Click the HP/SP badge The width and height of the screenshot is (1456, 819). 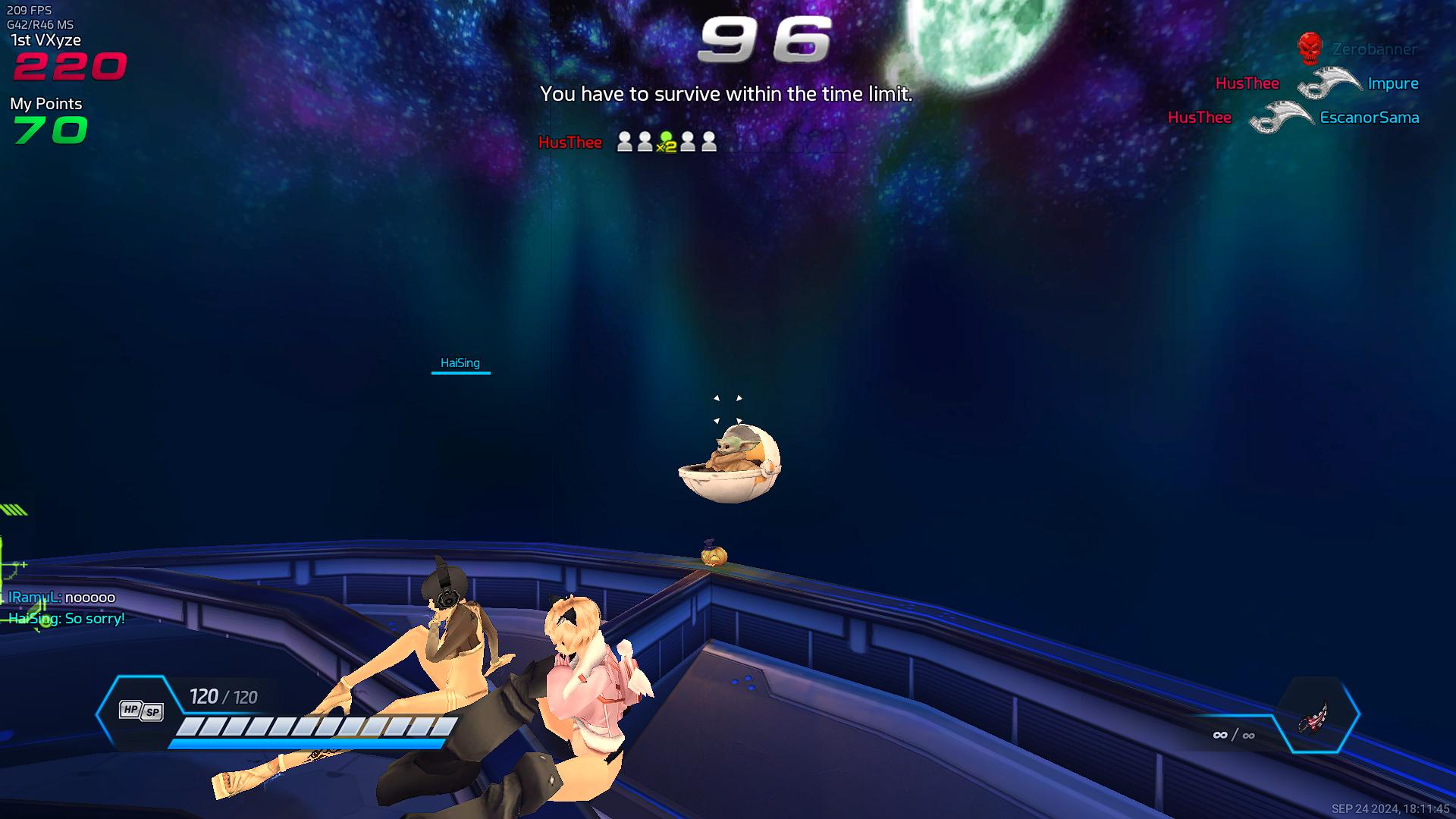[x=141, y=711]
